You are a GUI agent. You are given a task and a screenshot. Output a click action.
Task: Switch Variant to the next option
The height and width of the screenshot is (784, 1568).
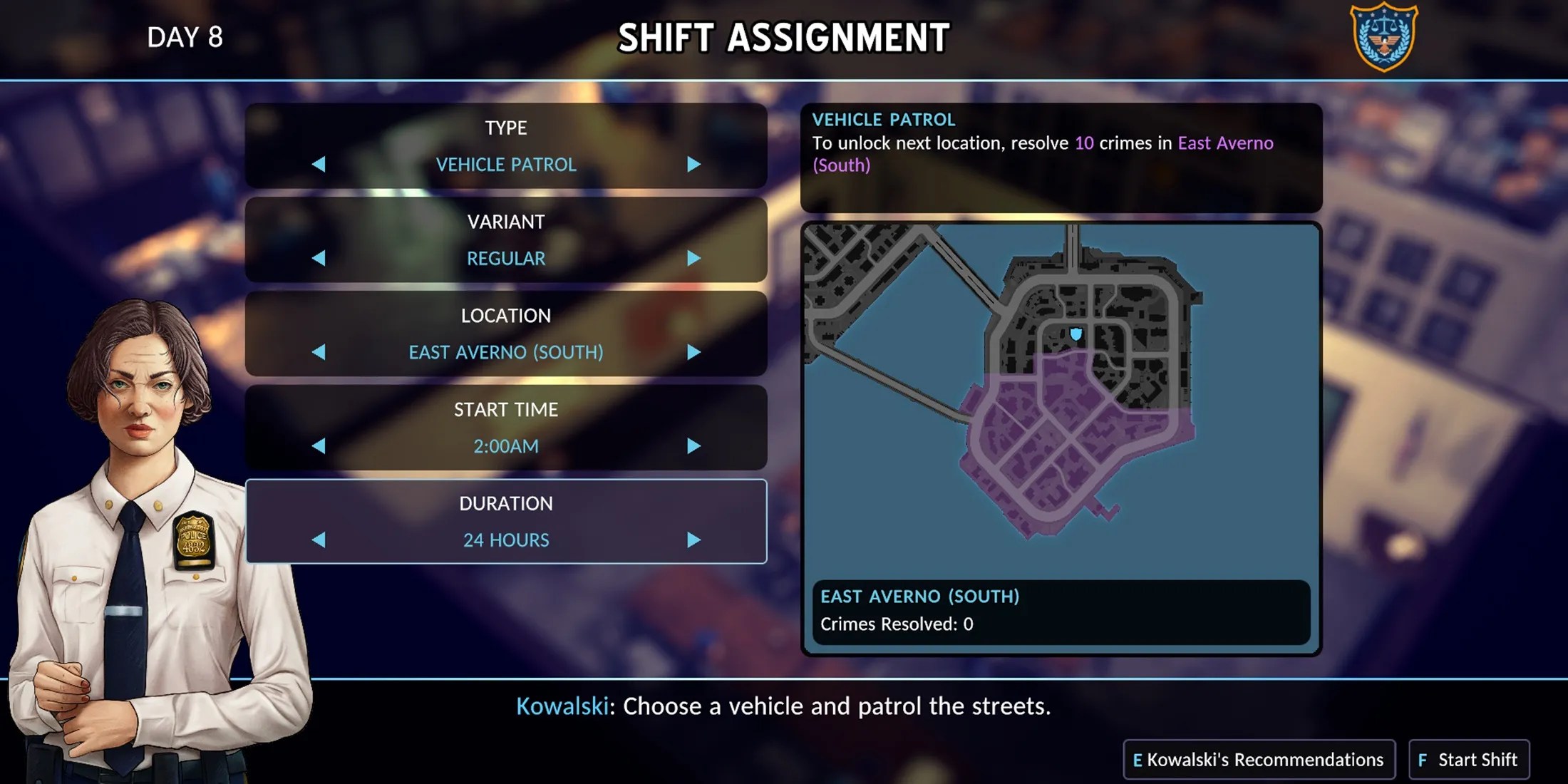click(693, 258)
